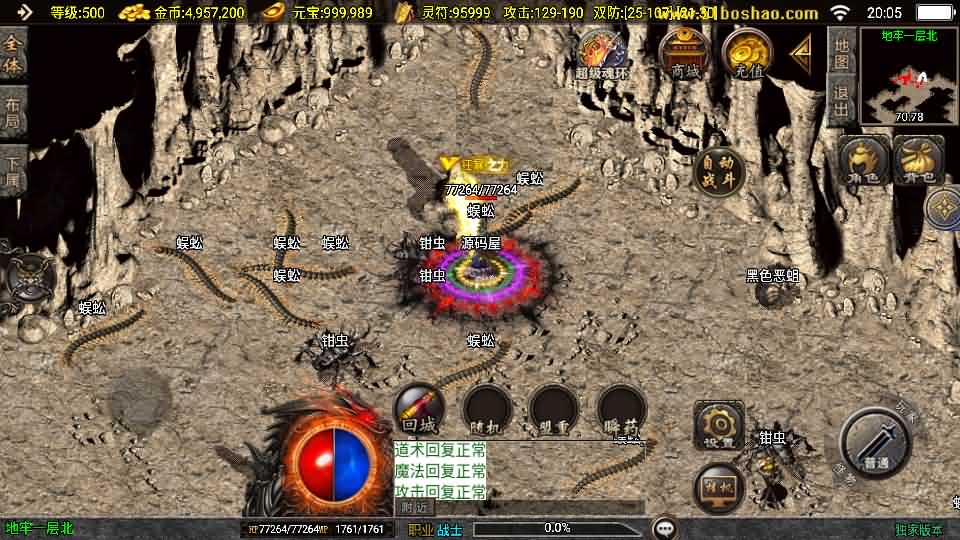This screenshot has height=540, width=960.
Task: Switch to the 全体 tab
Action: pyautogui.click(x=13, y=56)
